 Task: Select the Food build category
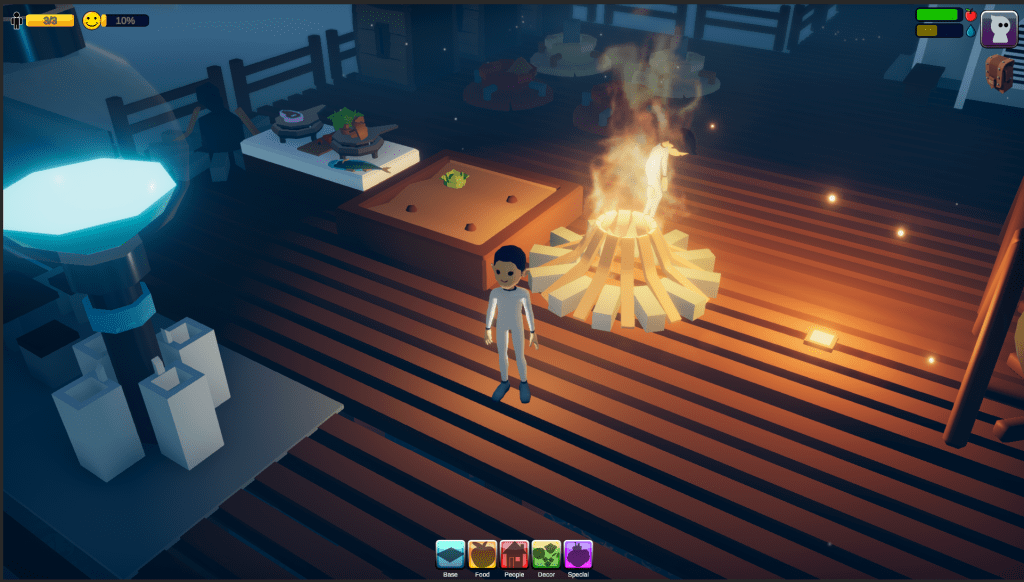tap(482, 554)
